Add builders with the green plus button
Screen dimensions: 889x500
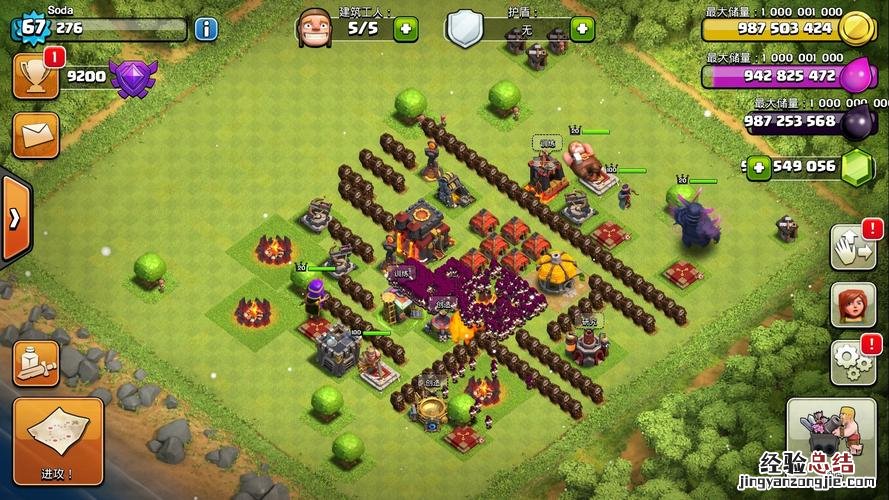point(406,29)
